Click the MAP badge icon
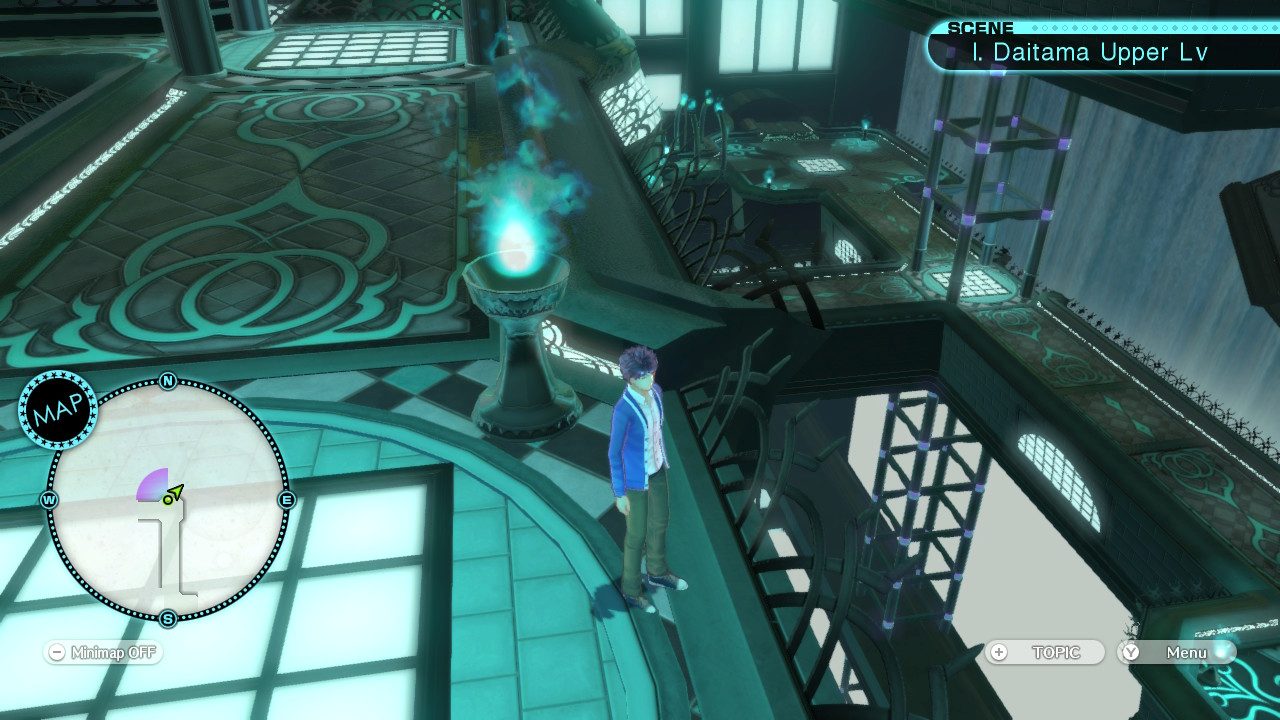Image resolution: width=1280 pixels, height=720 pixels. 57,409
